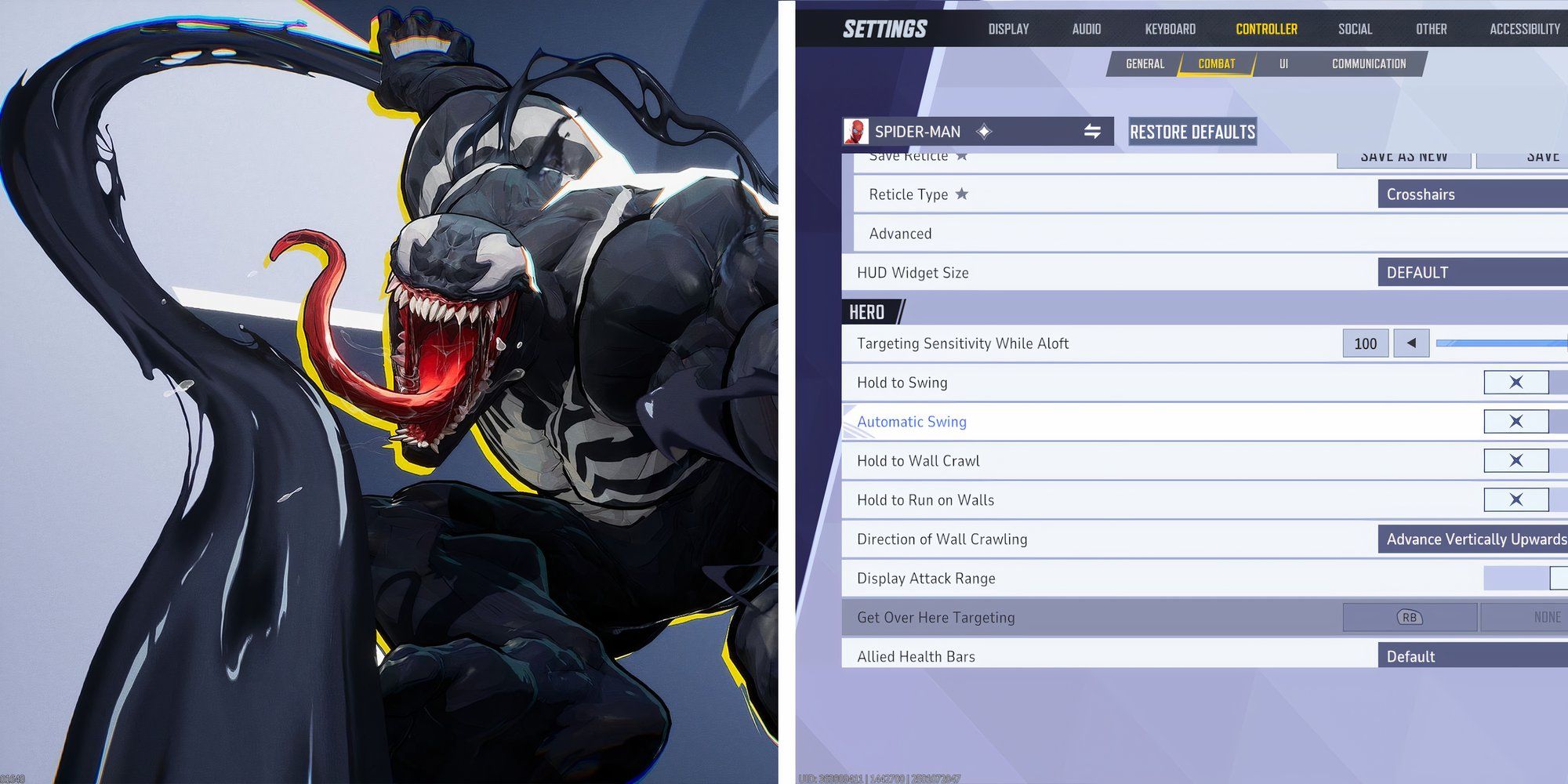Enable Automatic Swing
The image size is (1568, 784).
(1516, 421)
